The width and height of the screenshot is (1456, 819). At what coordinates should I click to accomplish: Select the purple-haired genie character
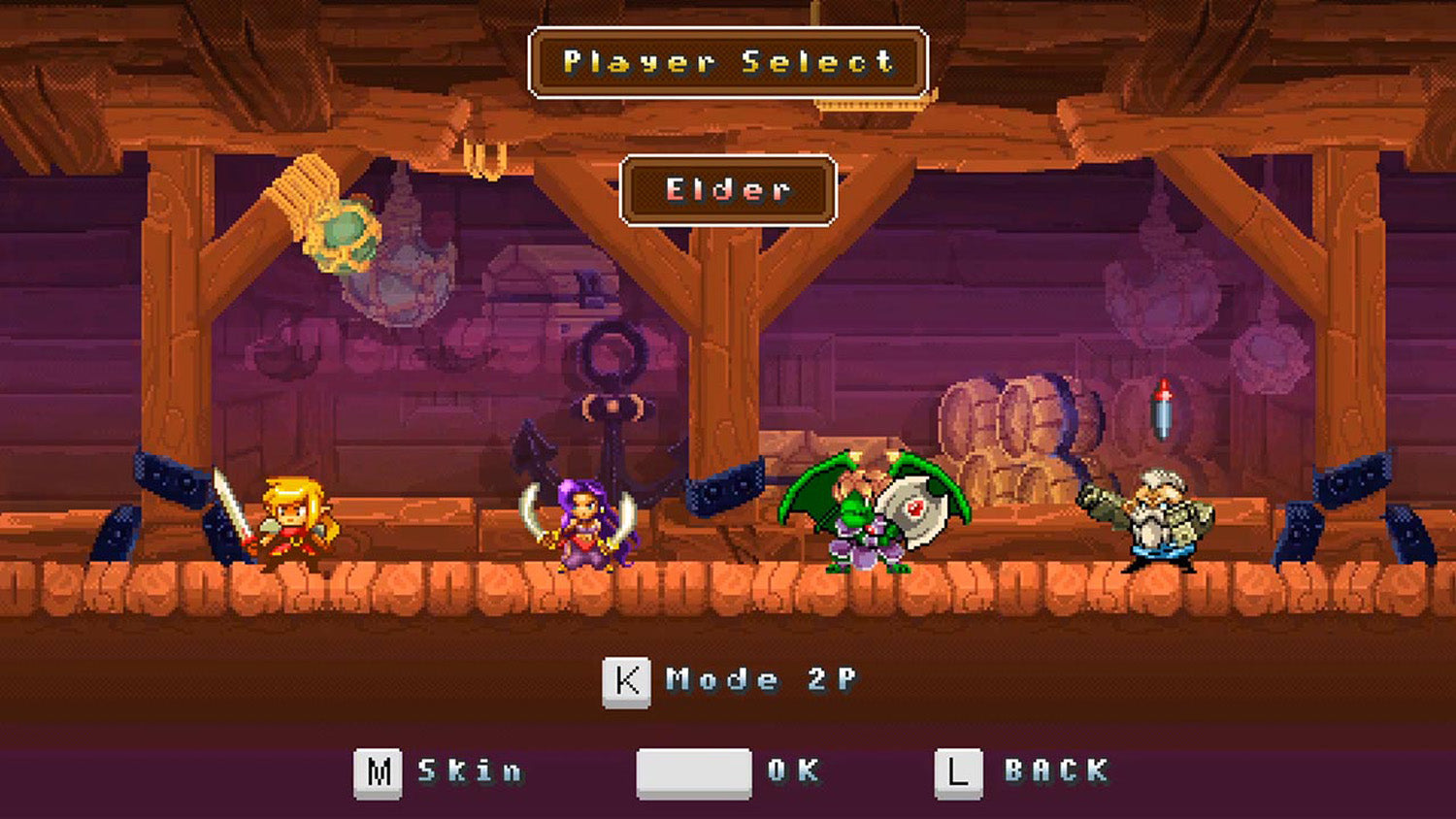coord(582,524)
